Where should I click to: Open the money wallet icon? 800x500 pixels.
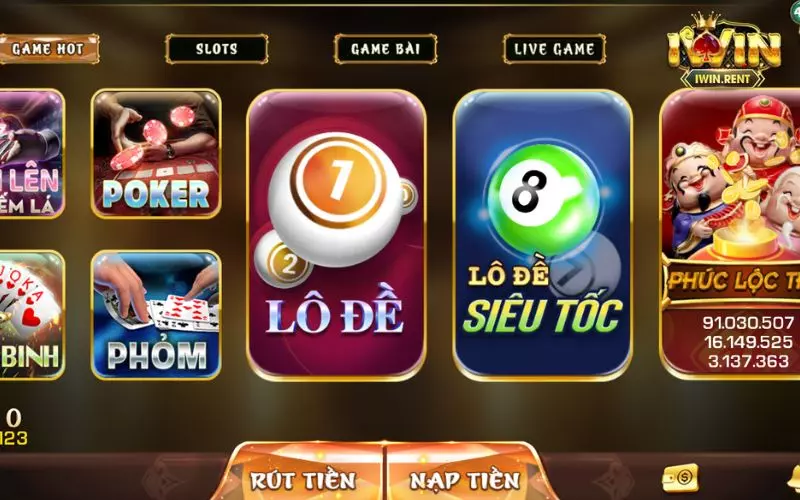pyautogui.click(x=680, y=477)
